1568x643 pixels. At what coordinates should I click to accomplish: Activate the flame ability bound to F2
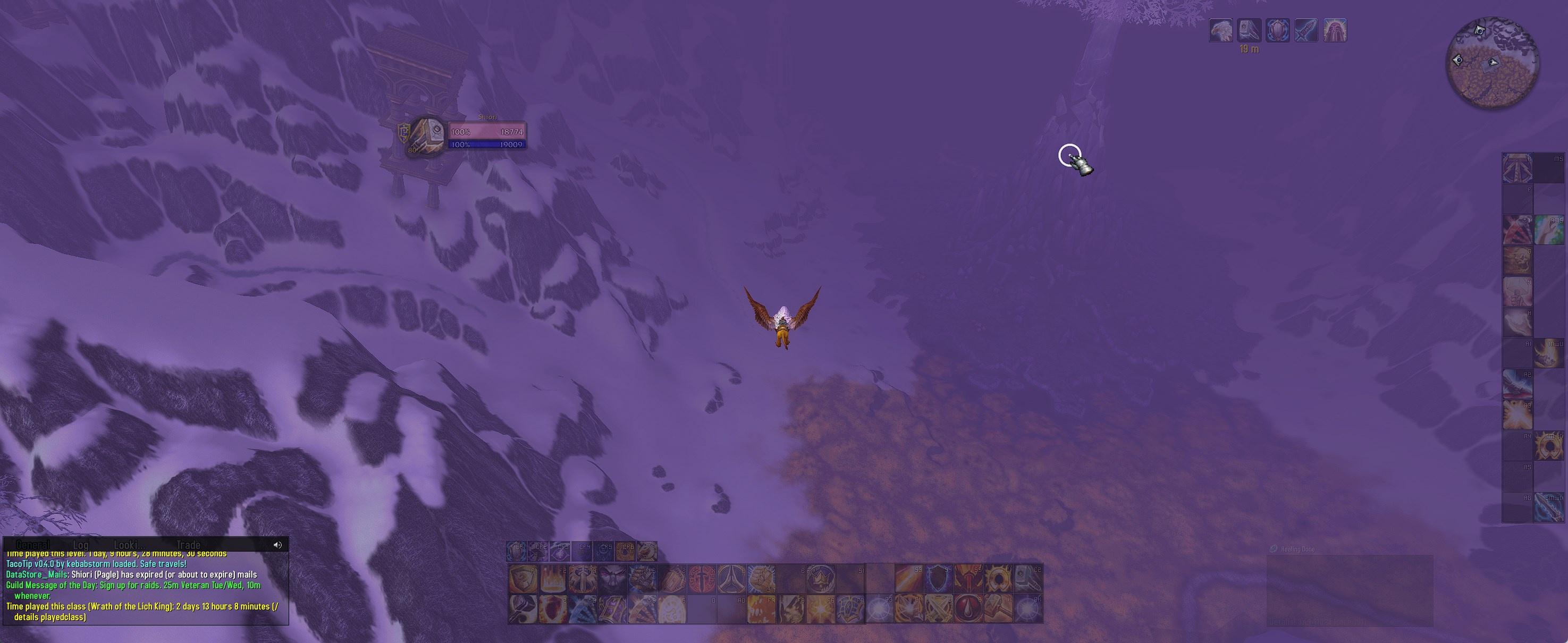click(552, 579)
